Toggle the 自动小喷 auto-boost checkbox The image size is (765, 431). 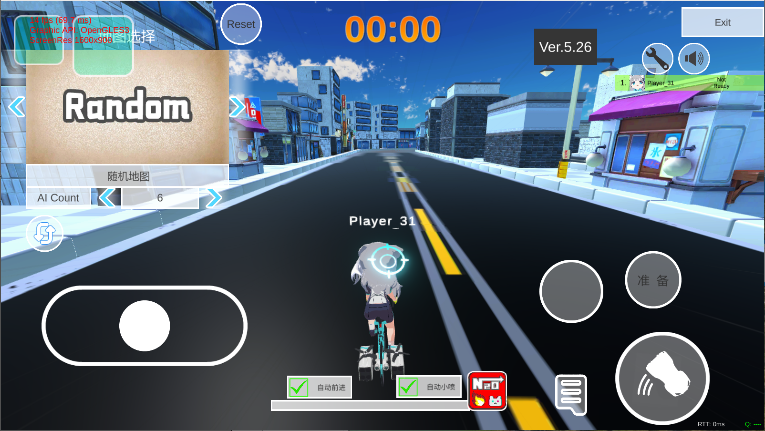[408, 387]
